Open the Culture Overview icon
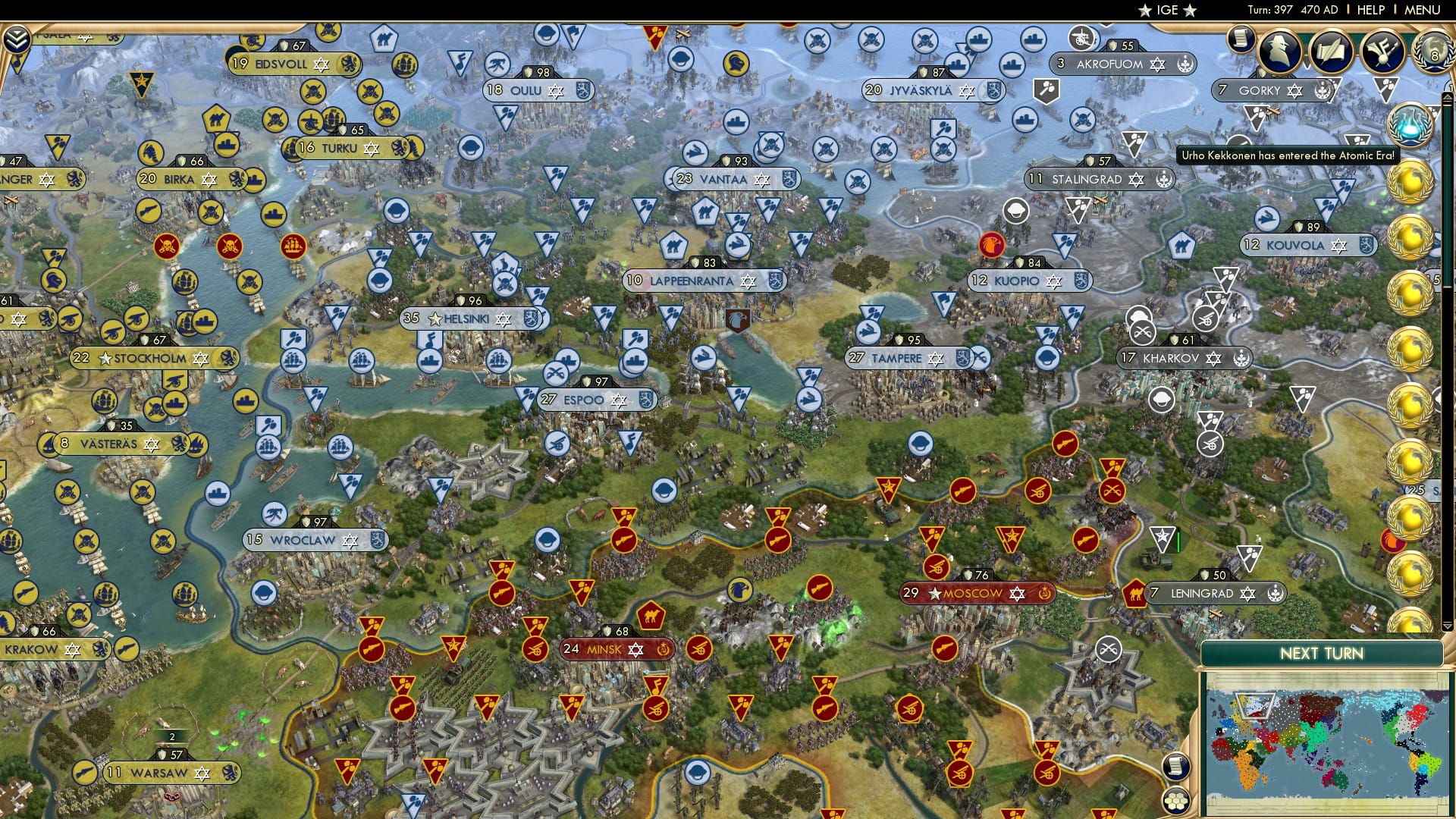 point(1382,51)
